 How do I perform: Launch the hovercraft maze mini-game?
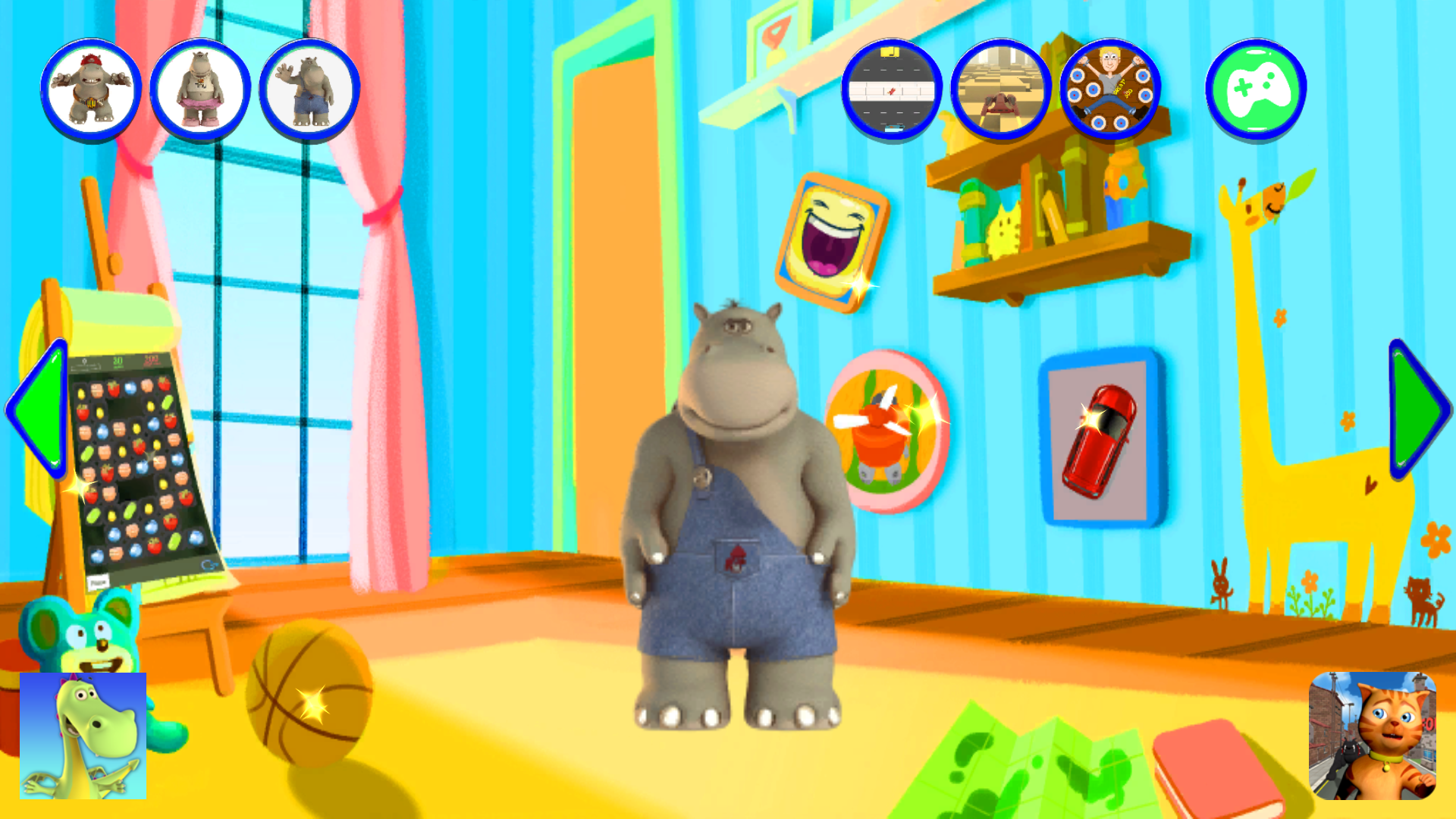point(999,88)
